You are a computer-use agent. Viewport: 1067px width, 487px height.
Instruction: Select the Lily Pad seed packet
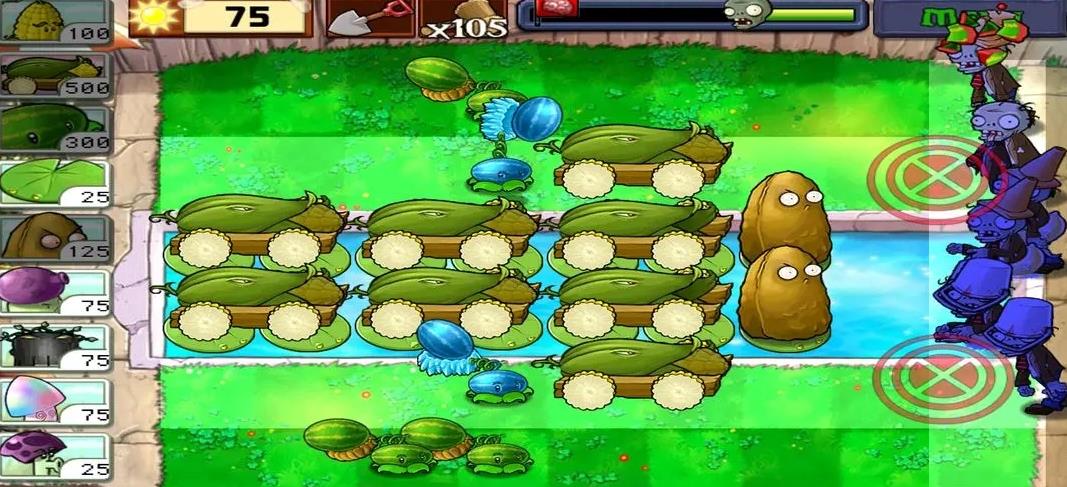[x=55, y=183]
